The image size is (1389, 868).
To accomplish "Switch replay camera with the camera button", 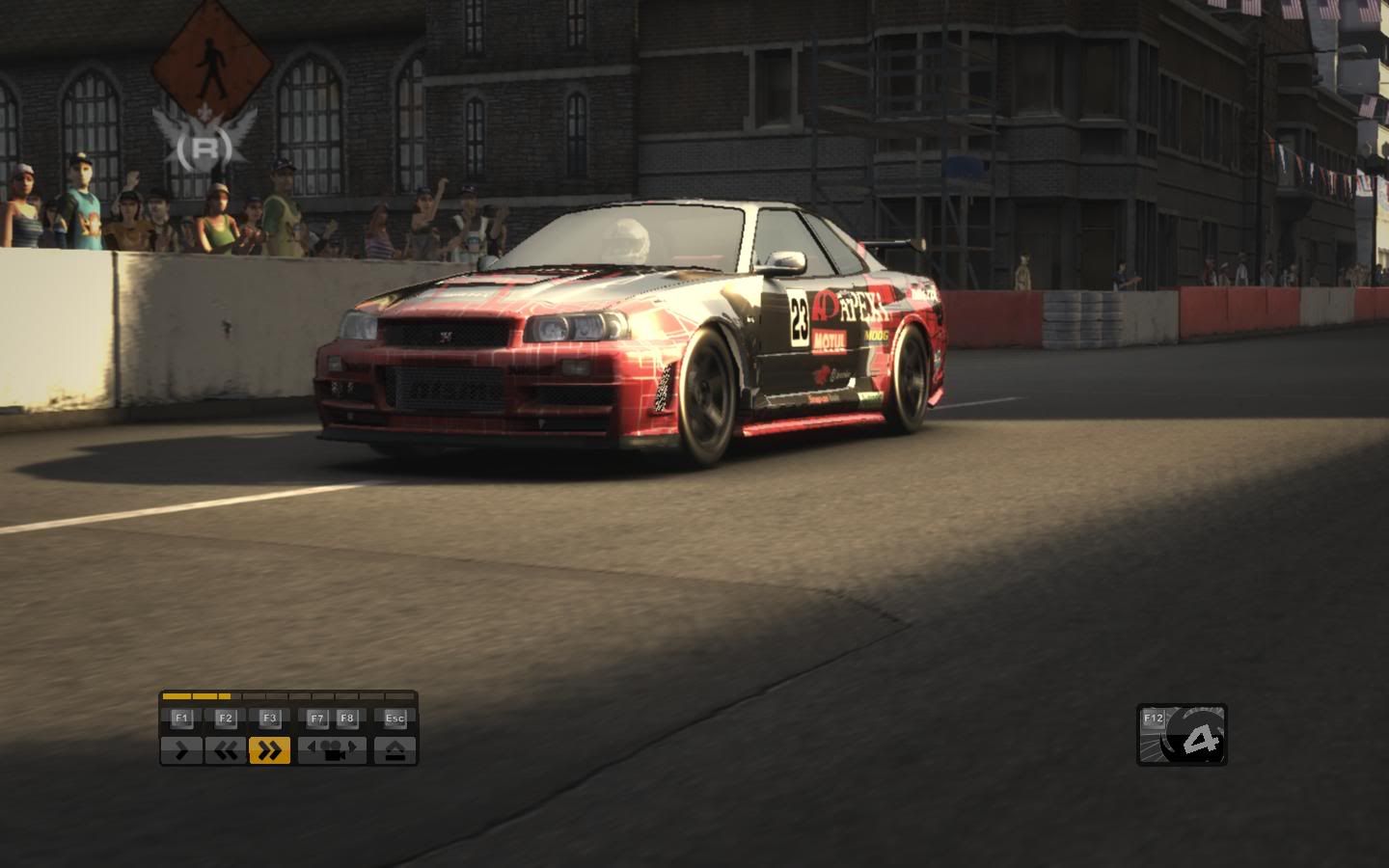I will tap(332, 750).
